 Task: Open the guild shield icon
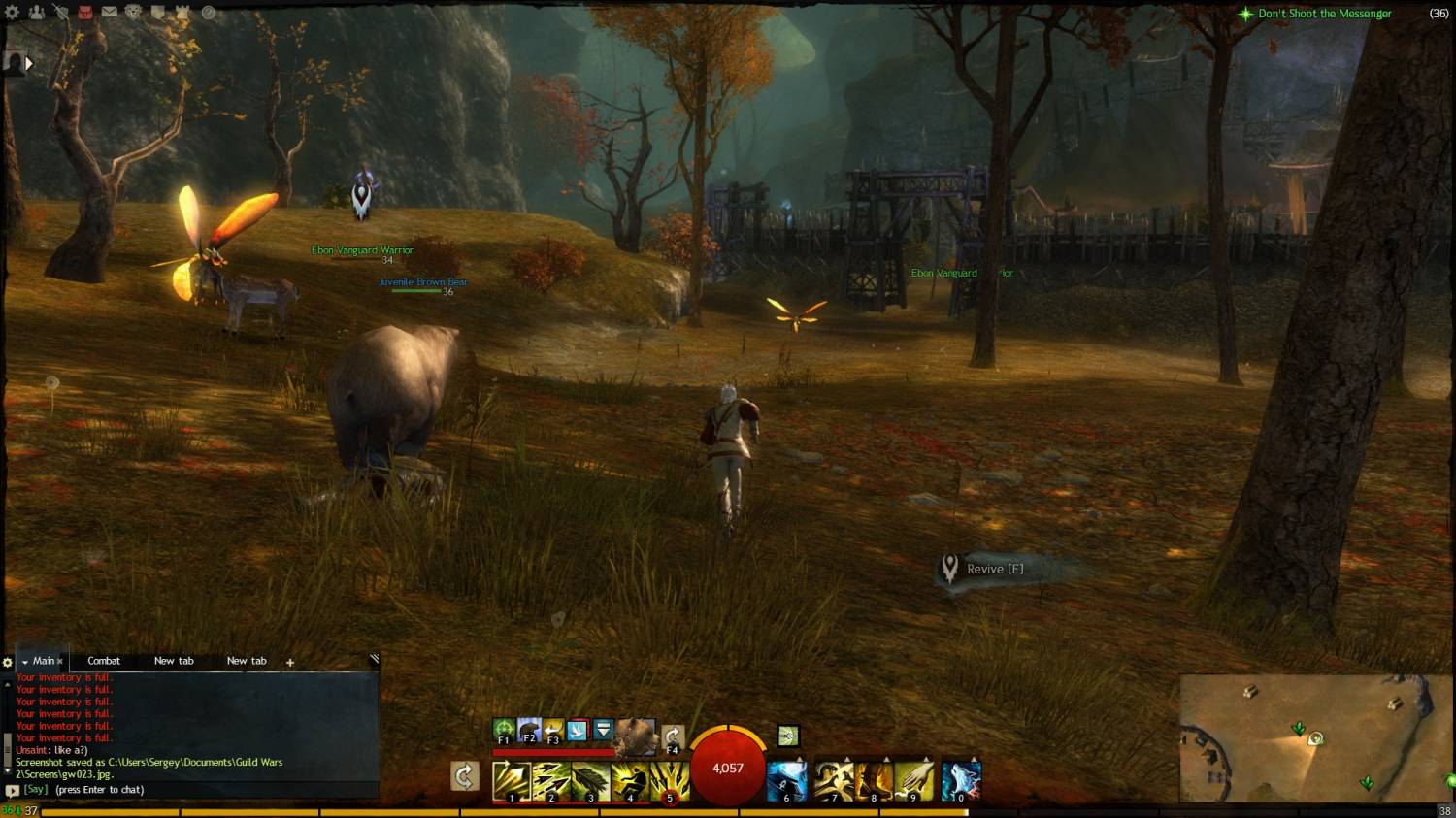(158, 13)
